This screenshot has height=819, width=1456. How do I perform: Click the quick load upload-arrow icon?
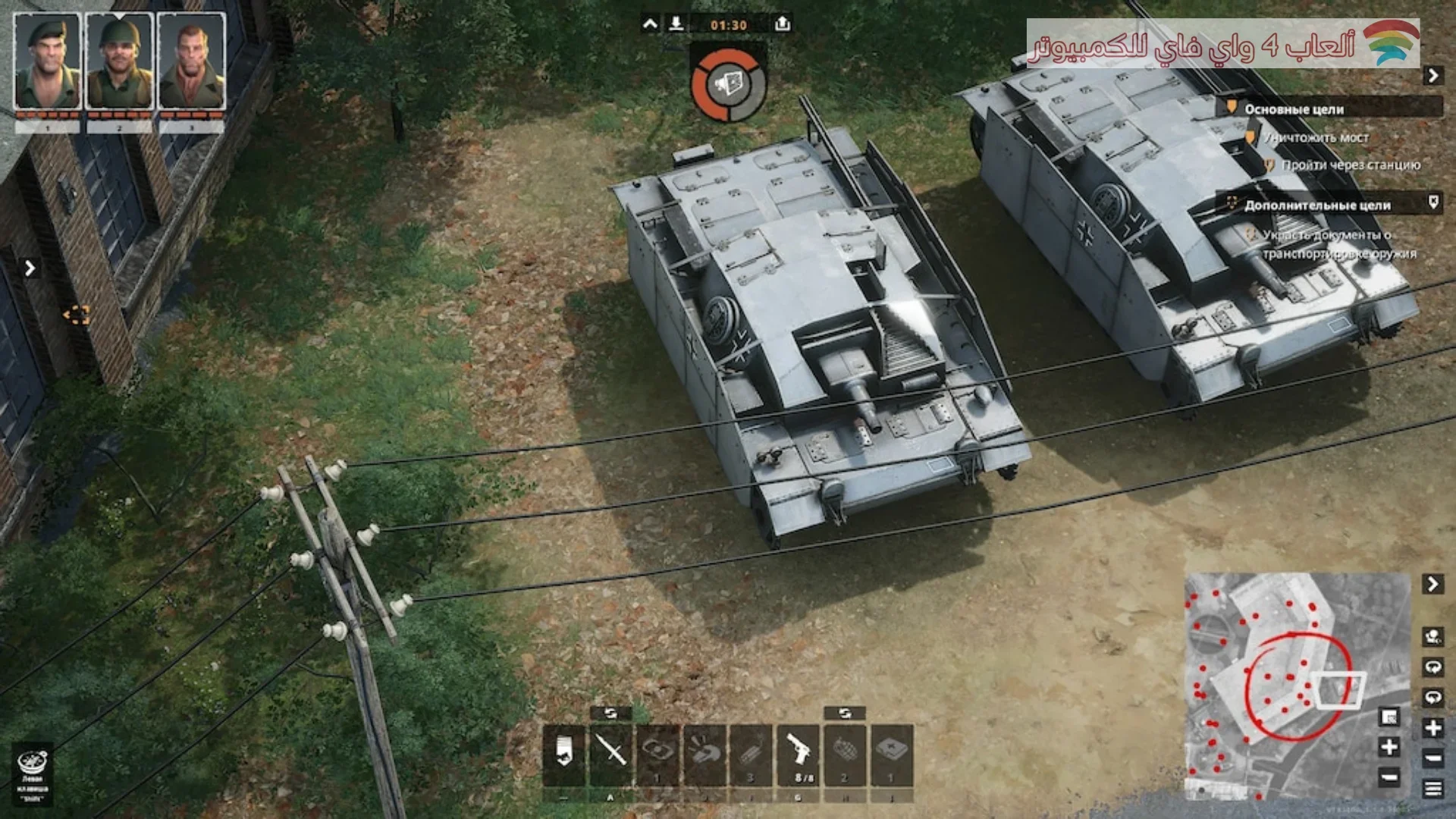[783, 24]
